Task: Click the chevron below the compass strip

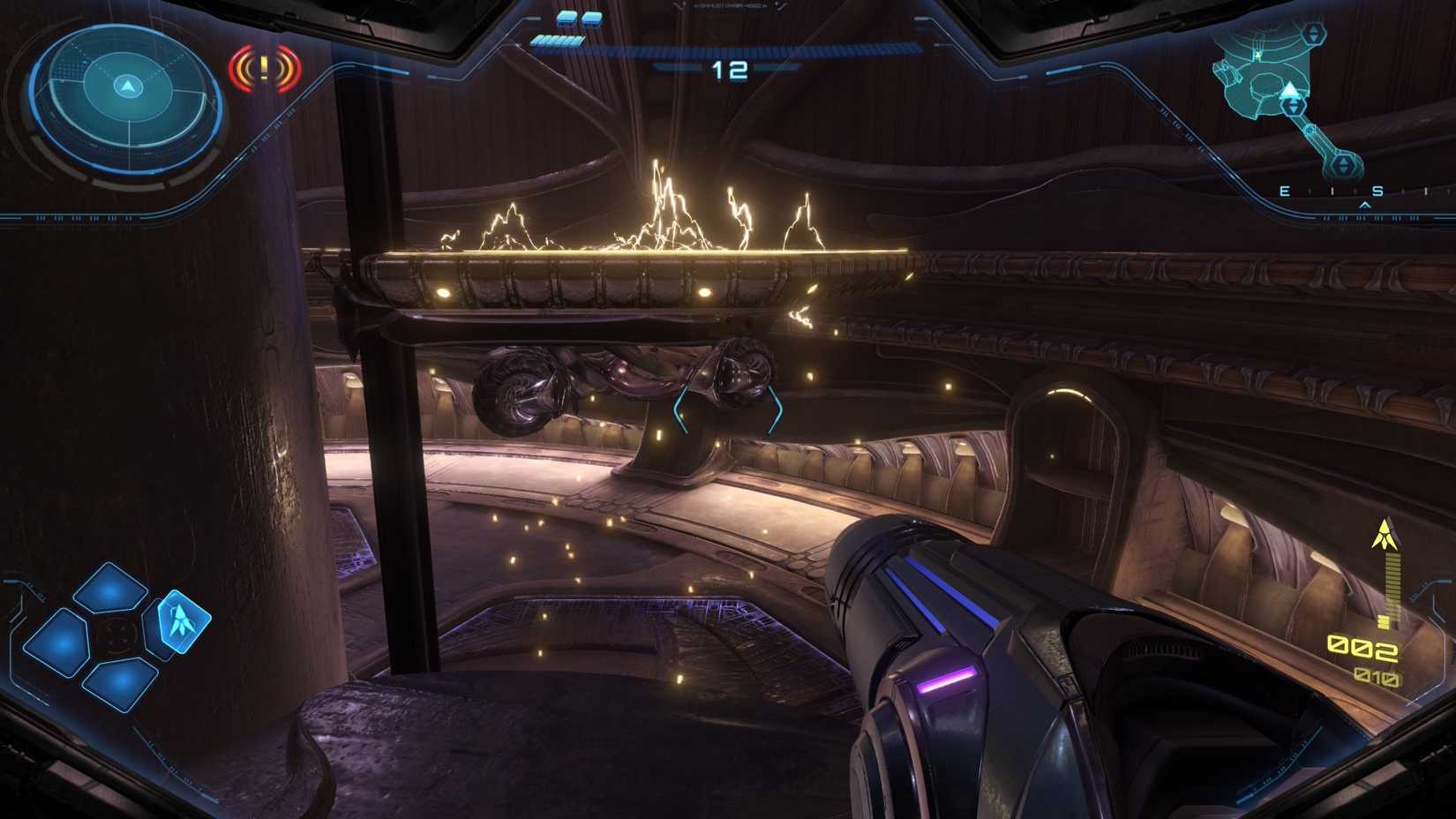Action: click(x=1364, y=204)
